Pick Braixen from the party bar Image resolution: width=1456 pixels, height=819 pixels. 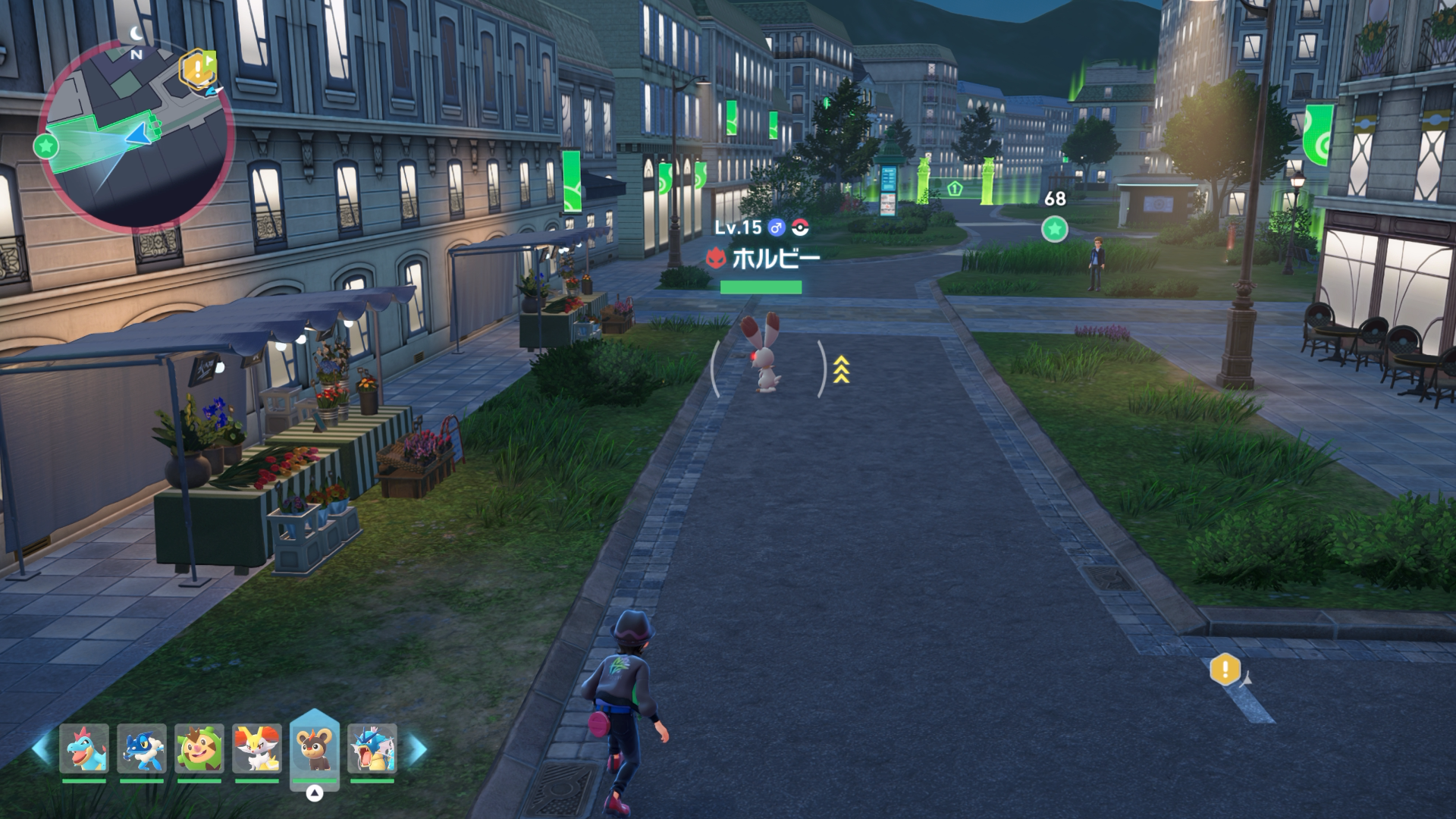tap(257, 748)
